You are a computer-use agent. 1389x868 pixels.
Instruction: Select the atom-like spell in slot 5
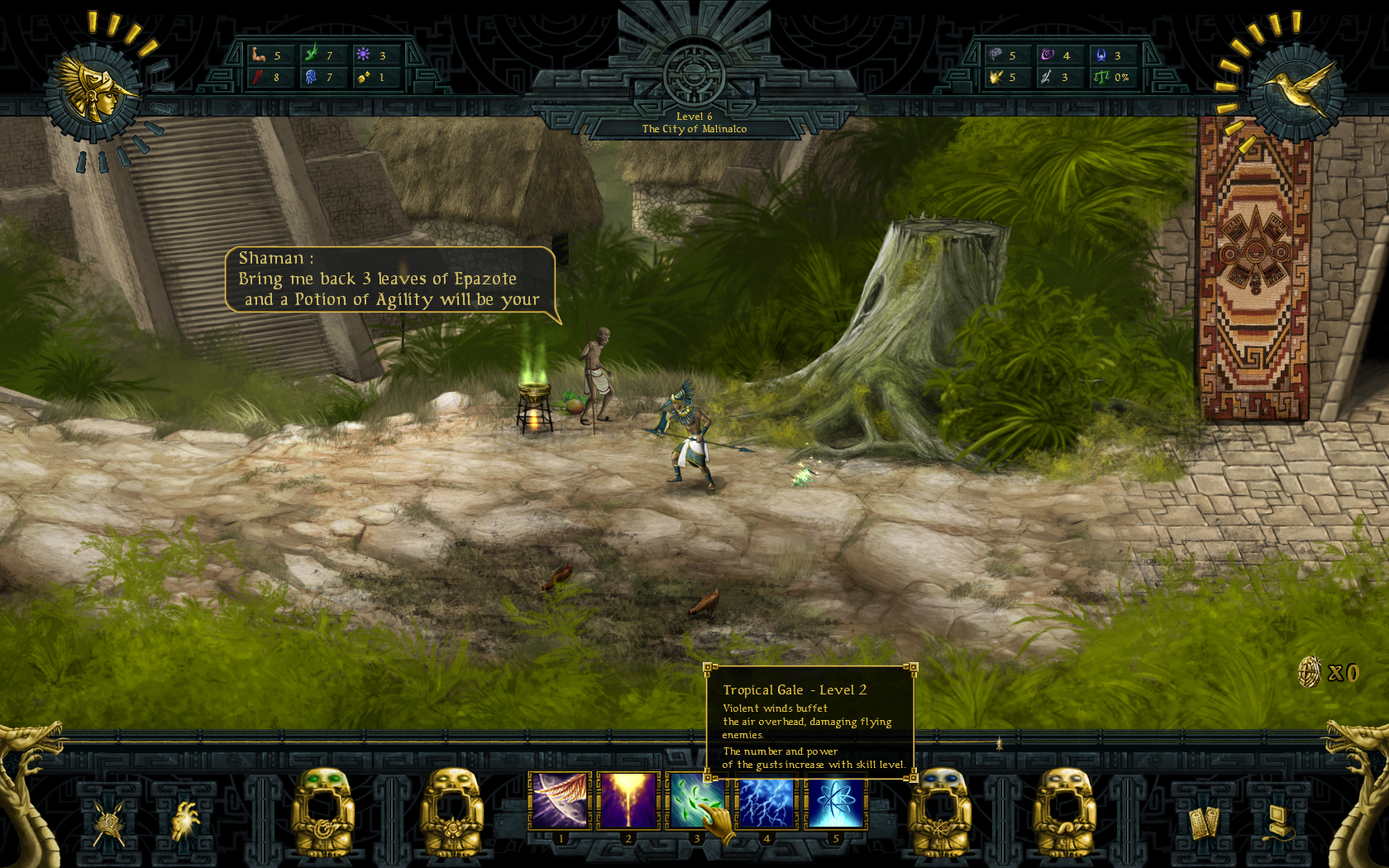(836, 799)
